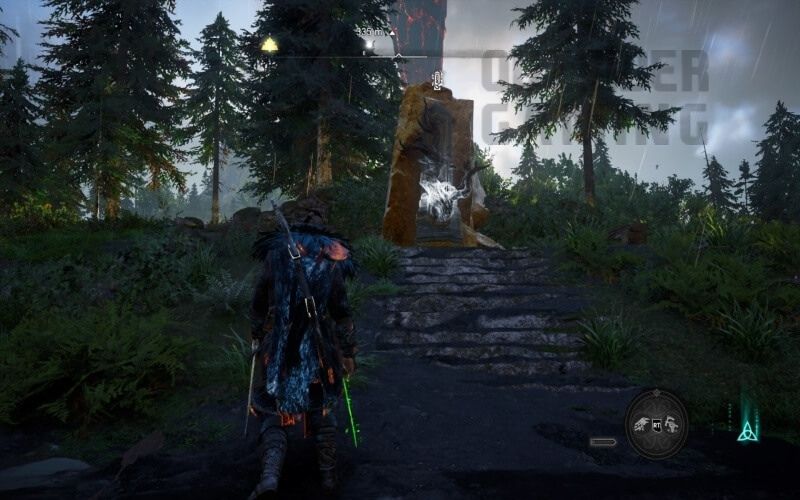Click the glowing teal triquetra icon
This screenshot has height=500, width=800.
coord(747,430)
